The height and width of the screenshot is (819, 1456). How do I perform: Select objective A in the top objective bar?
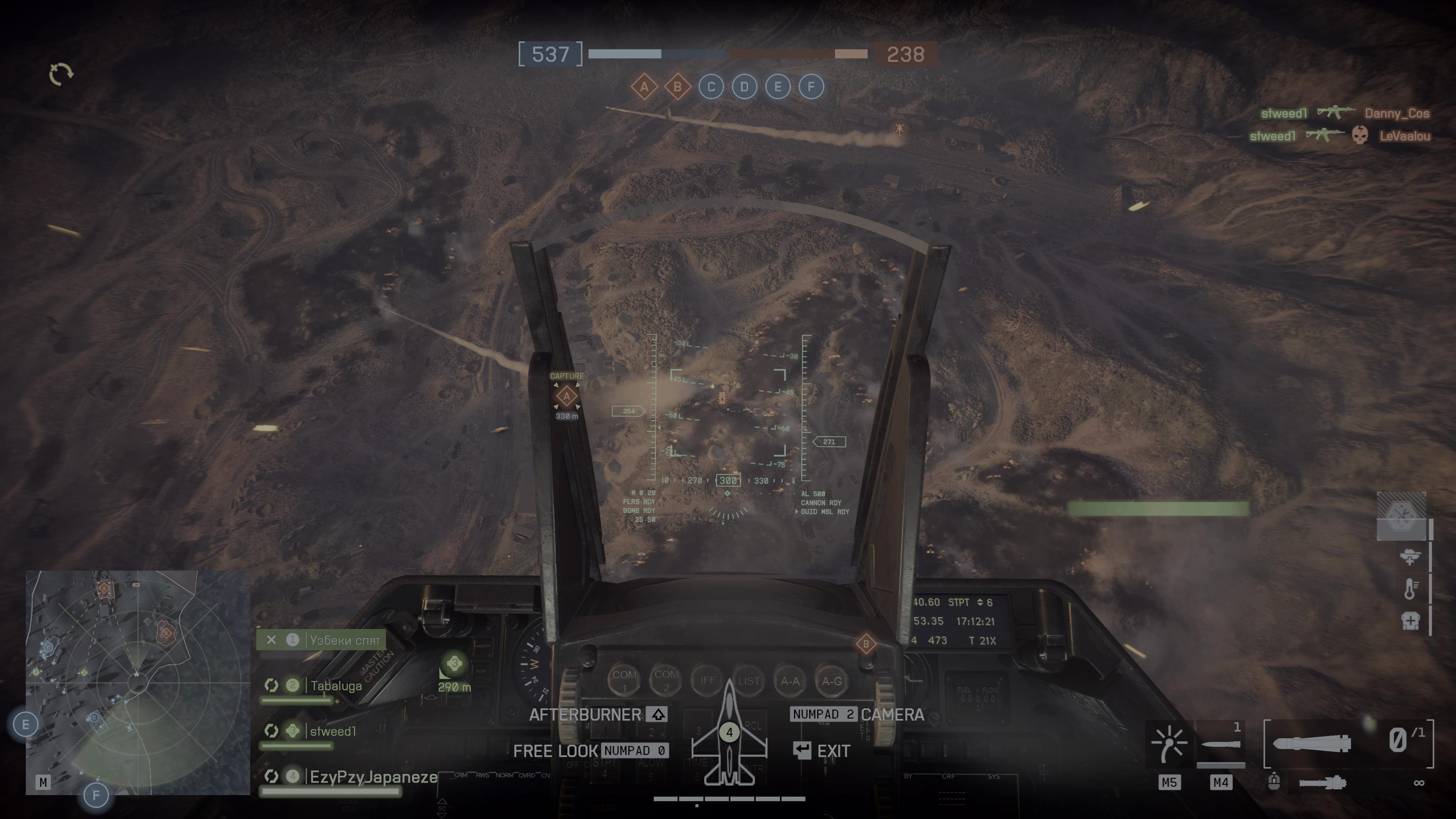point(644,87)
